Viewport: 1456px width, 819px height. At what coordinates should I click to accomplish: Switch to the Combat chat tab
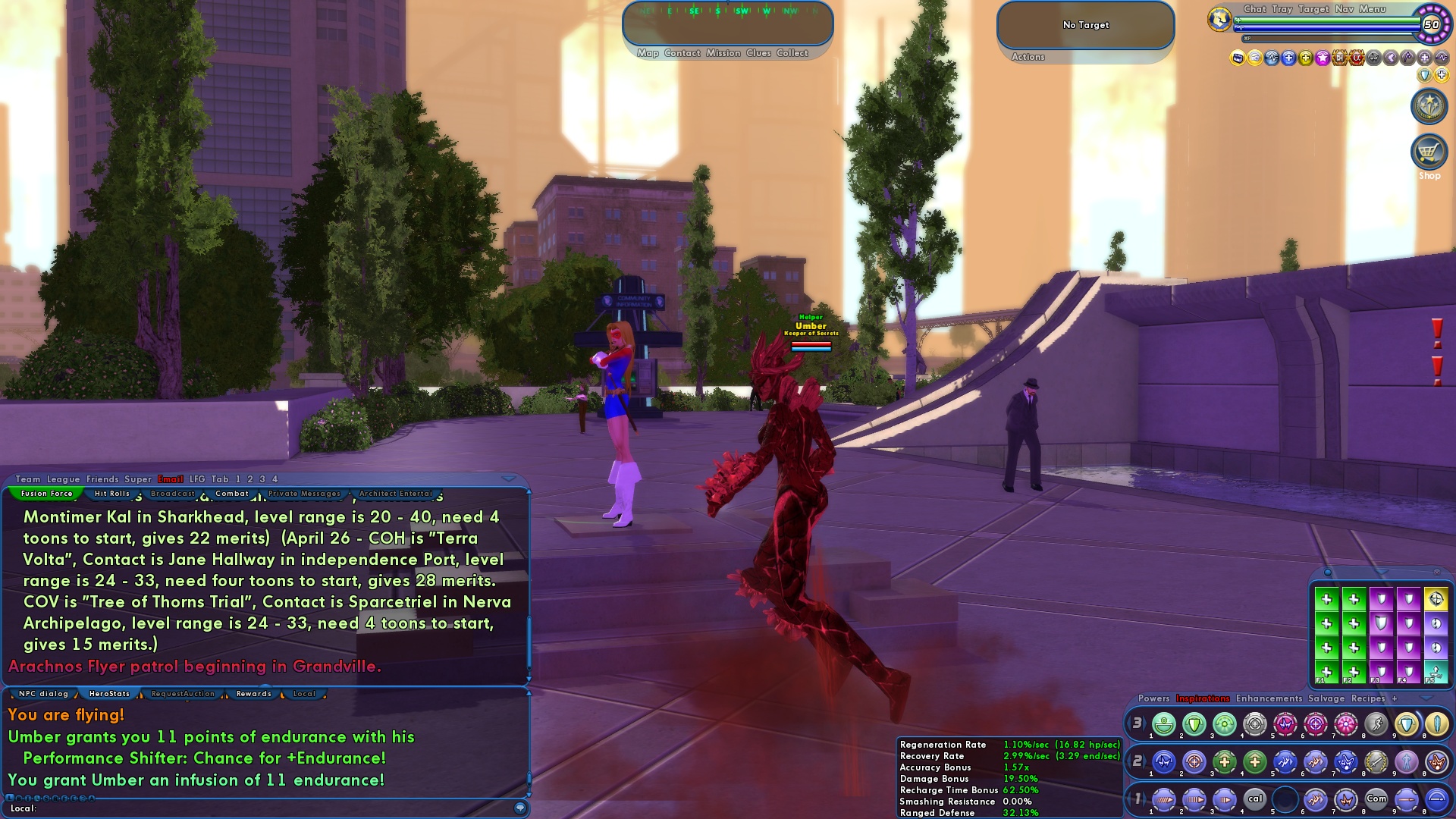pos(233,493)
